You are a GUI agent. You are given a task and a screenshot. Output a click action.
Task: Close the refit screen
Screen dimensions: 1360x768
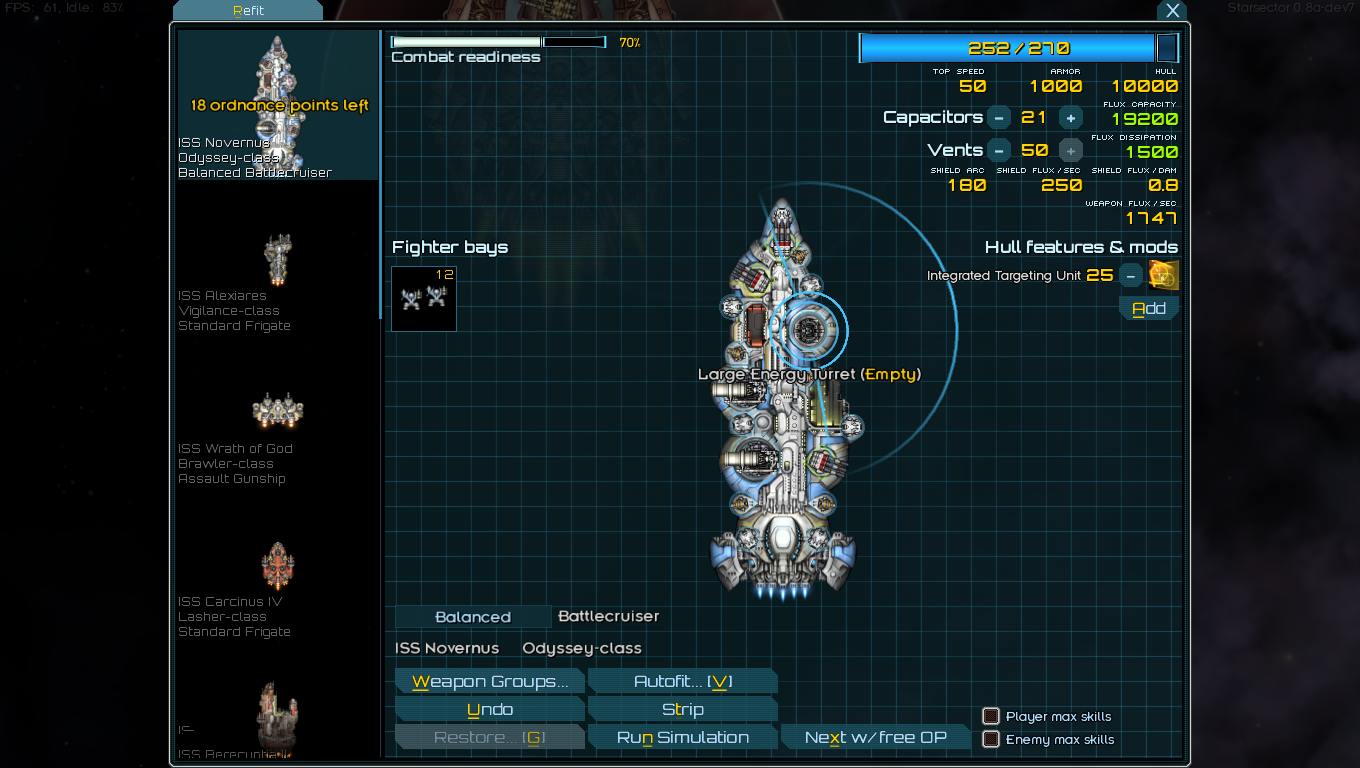click(x=1172, y=11)
